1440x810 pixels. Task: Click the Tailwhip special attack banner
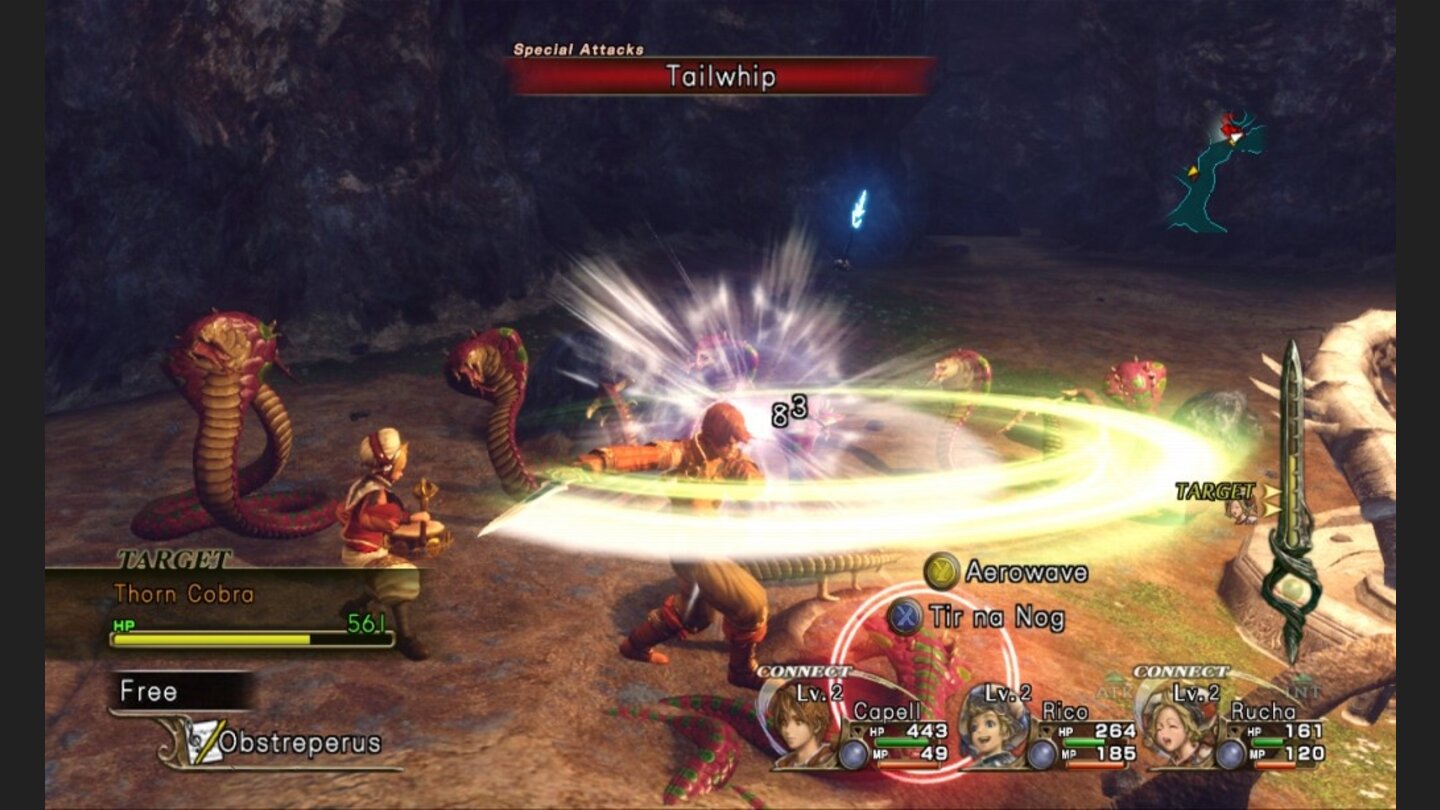pyautogui.click(x=720, y=76)
